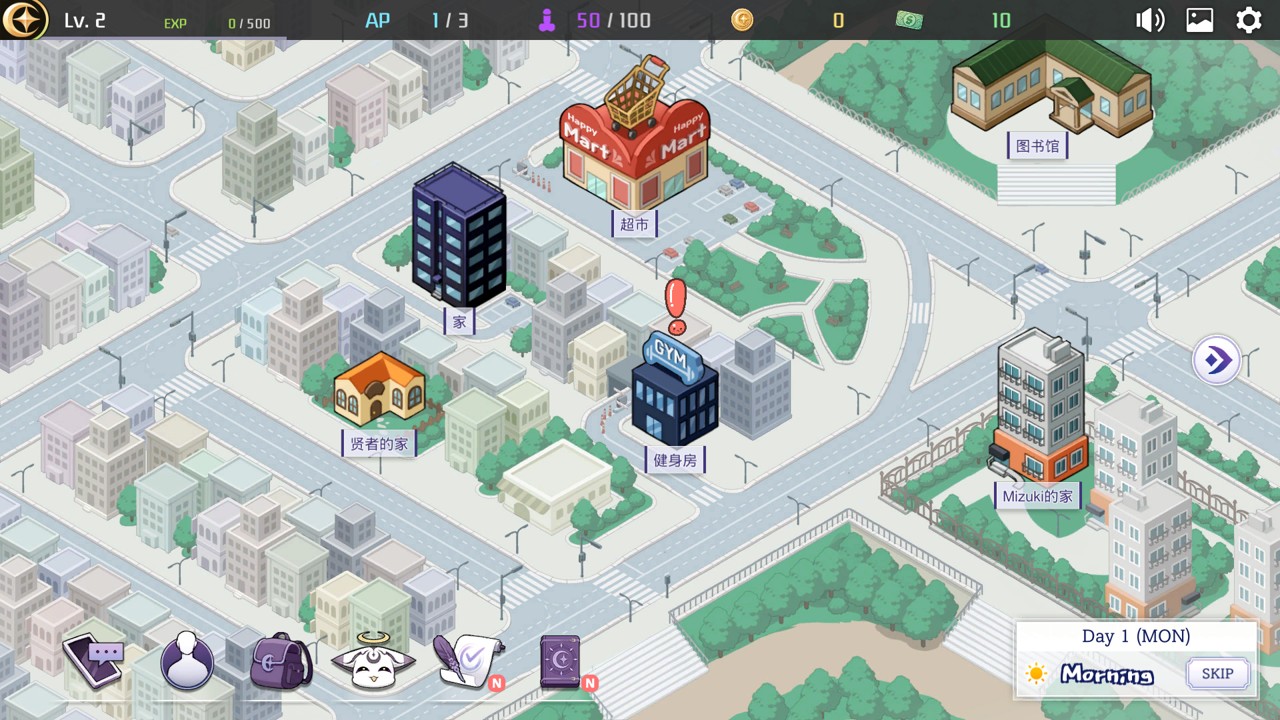Open the phone messages icon

coord(94,660)
